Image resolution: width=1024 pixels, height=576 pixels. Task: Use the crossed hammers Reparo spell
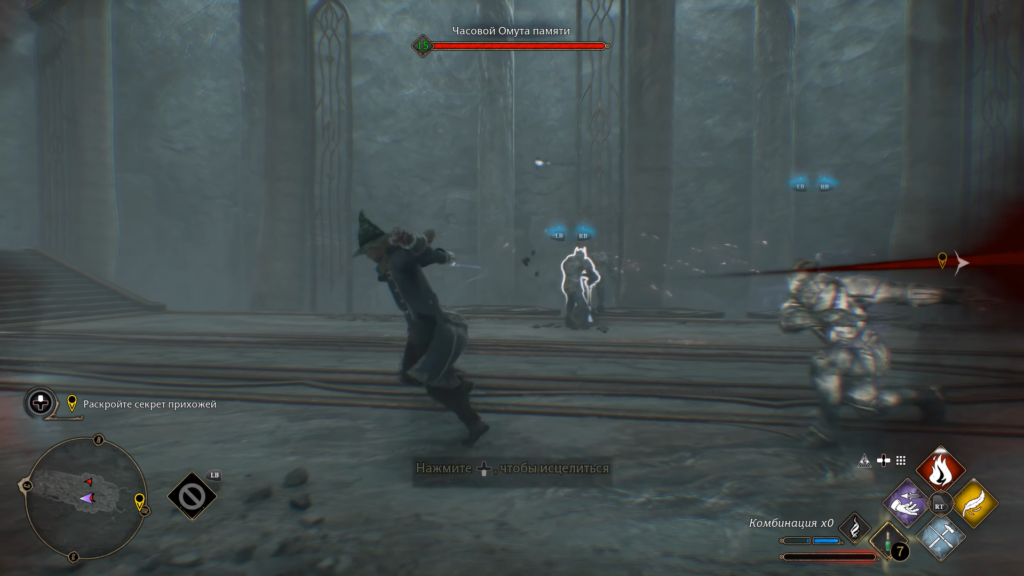(940, 536)
